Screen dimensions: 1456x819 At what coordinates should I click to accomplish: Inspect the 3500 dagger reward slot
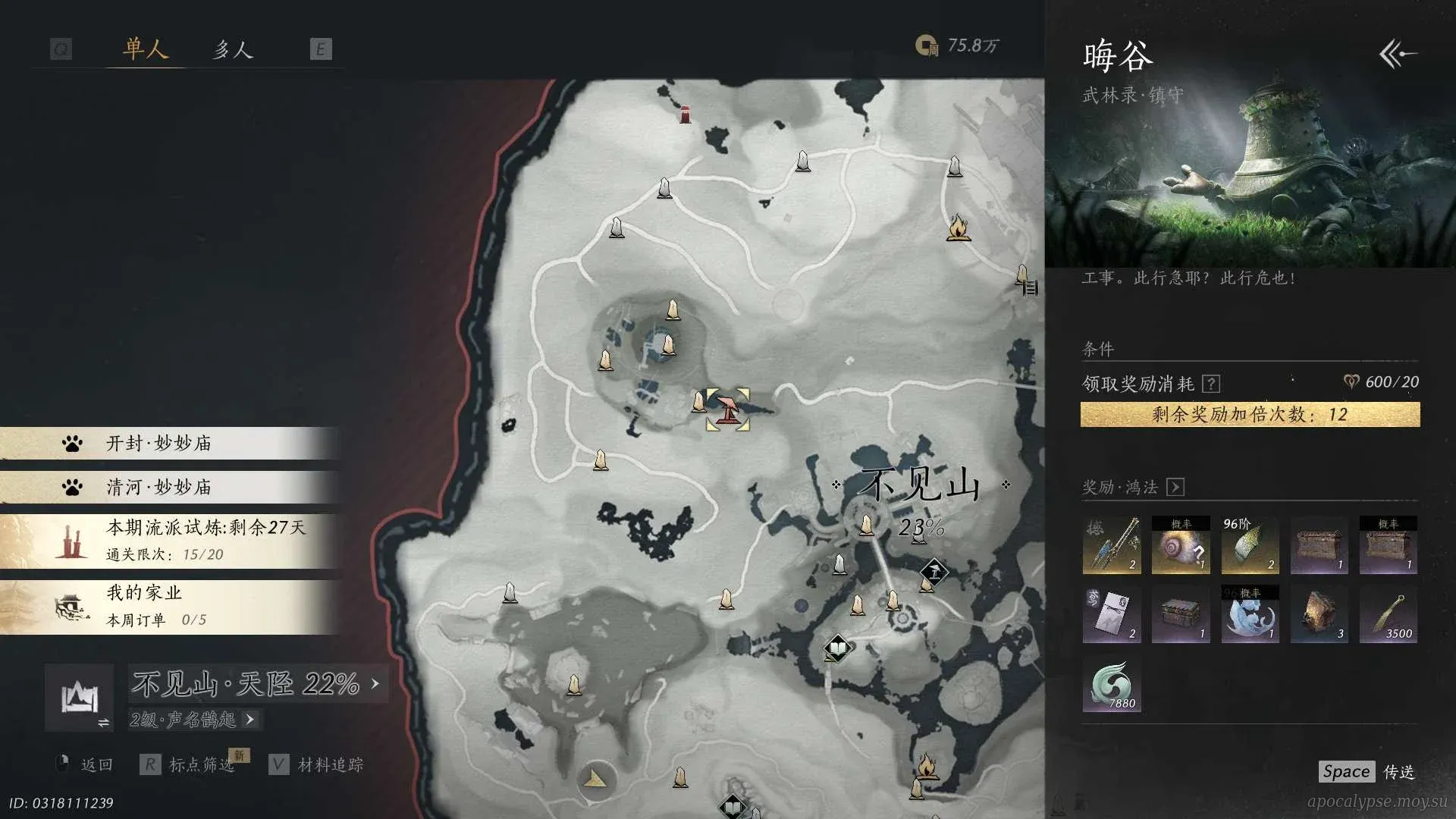coord(1389,615)
